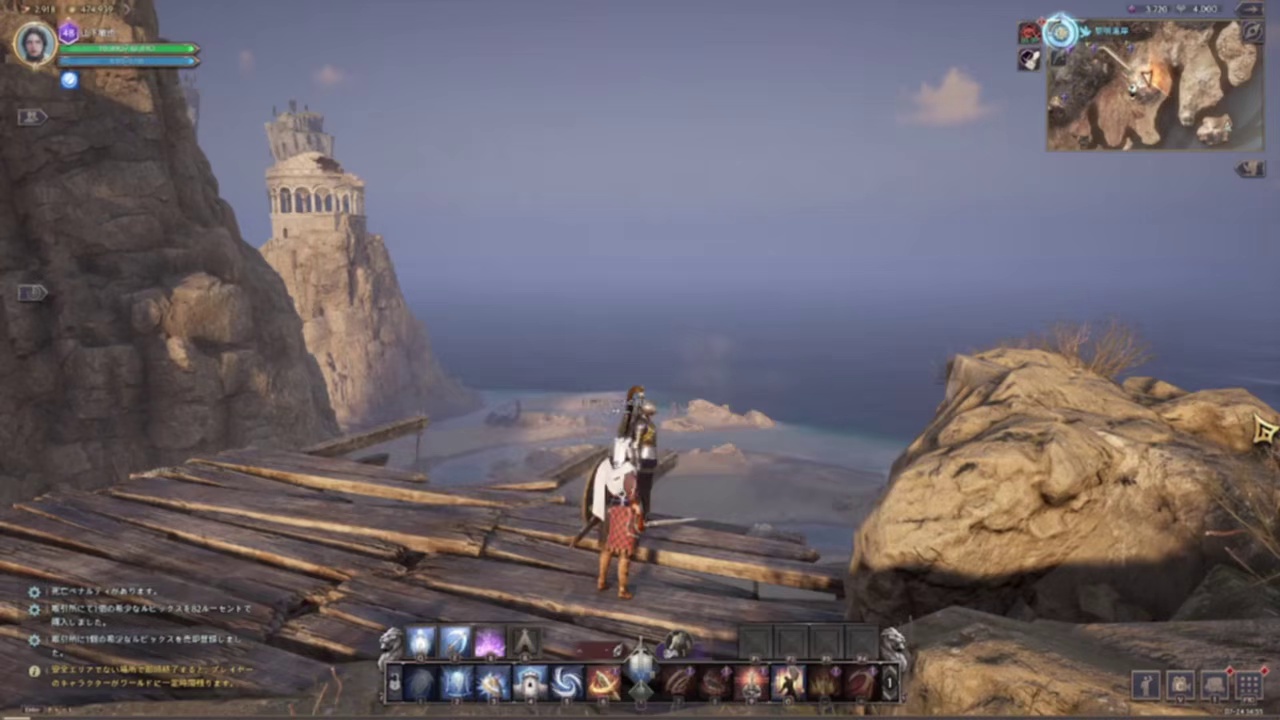Open the character portrait in the corner
This screenshot has width=1280, height=720.
coord(35,44)
